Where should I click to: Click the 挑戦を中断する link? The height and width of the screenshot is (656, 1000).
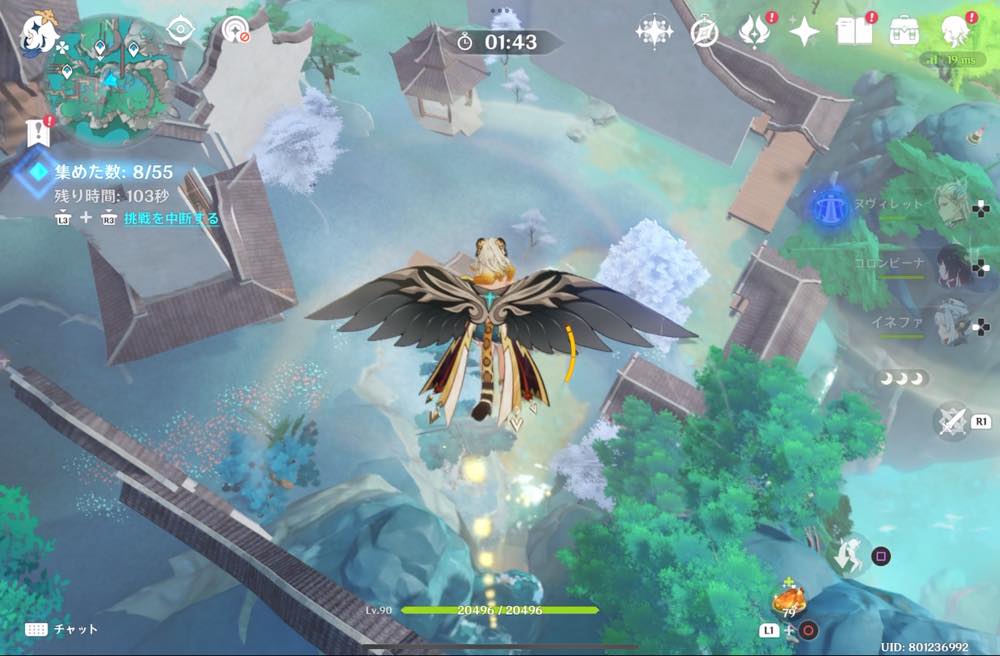pyautogui.click(x=171, y=218)
